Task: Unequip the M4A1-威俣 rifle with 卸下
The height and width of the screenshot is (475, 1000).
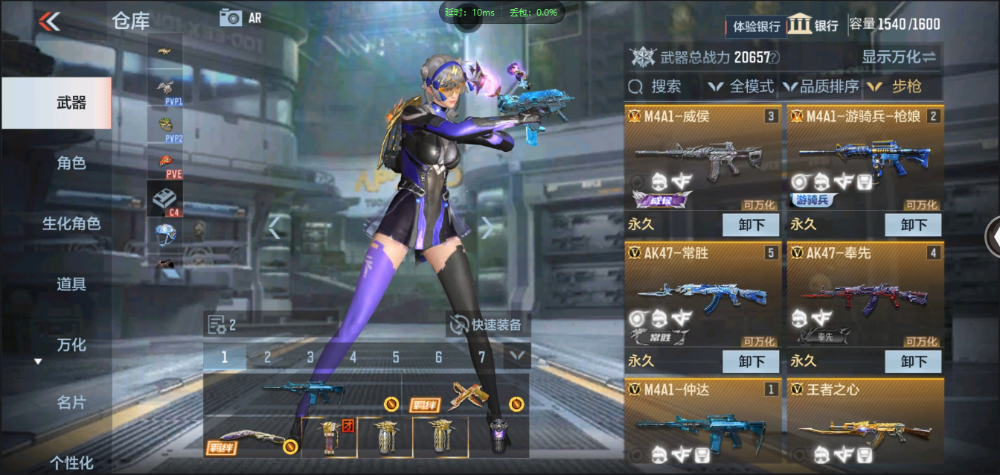Action: (751, 224)
